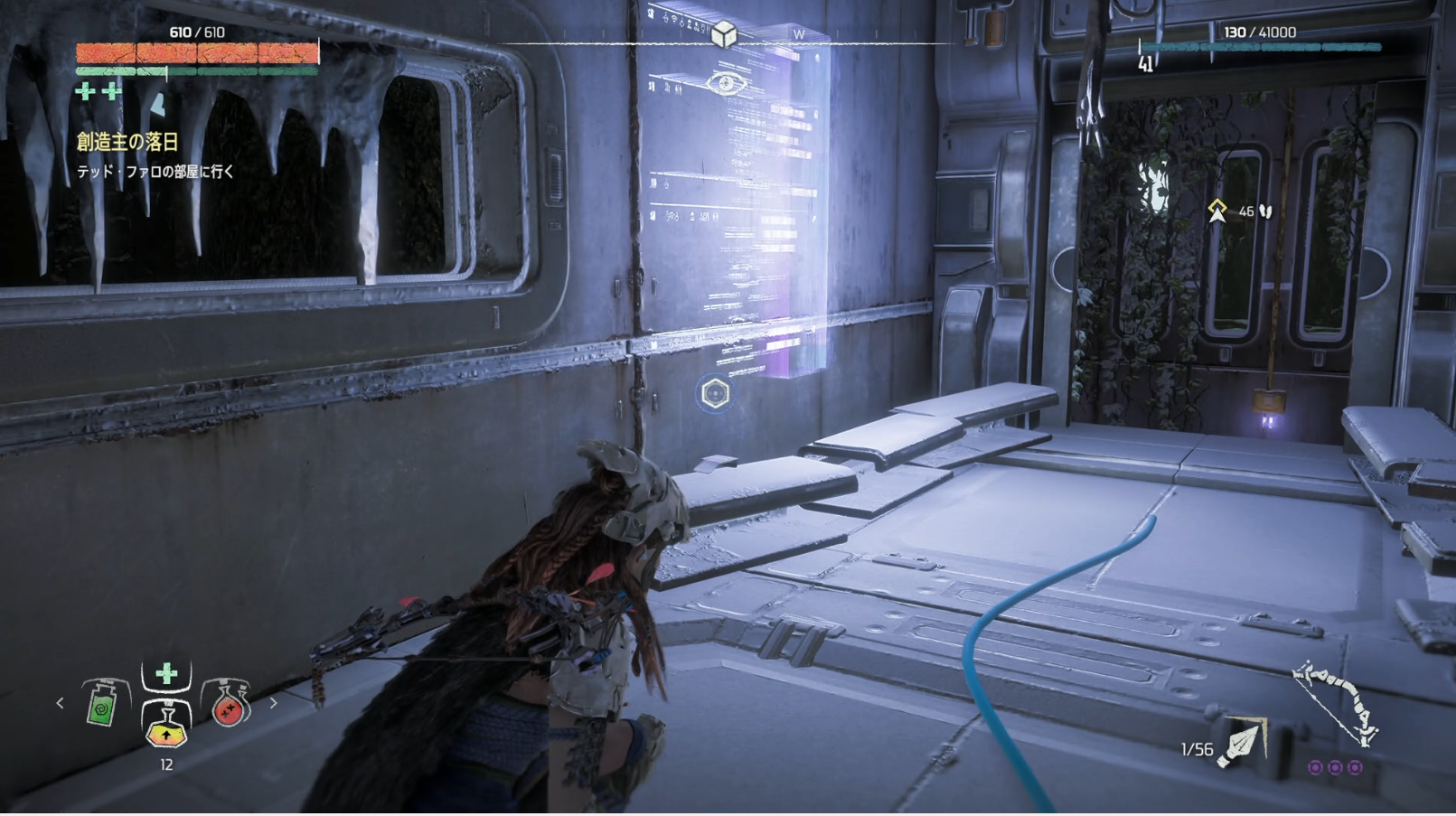Select the equipped bow weapon icon
The height and width of the screenshot is (816, 1456).
(x=1337, y=702)
